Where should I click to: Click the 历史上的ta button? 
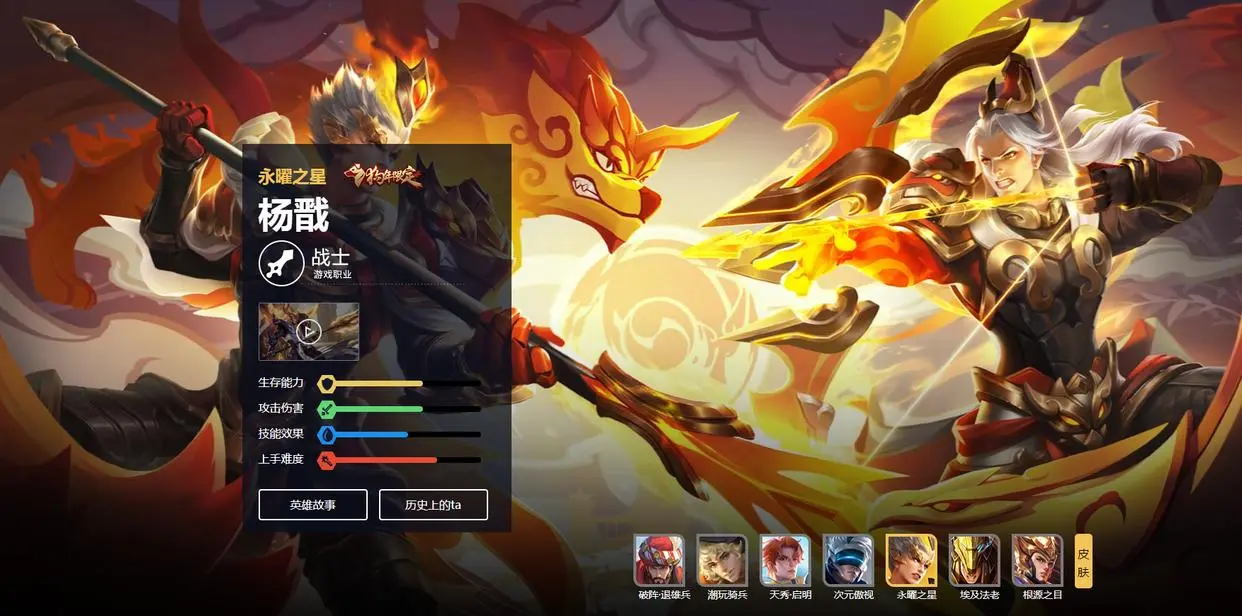[x=433, y=505]
